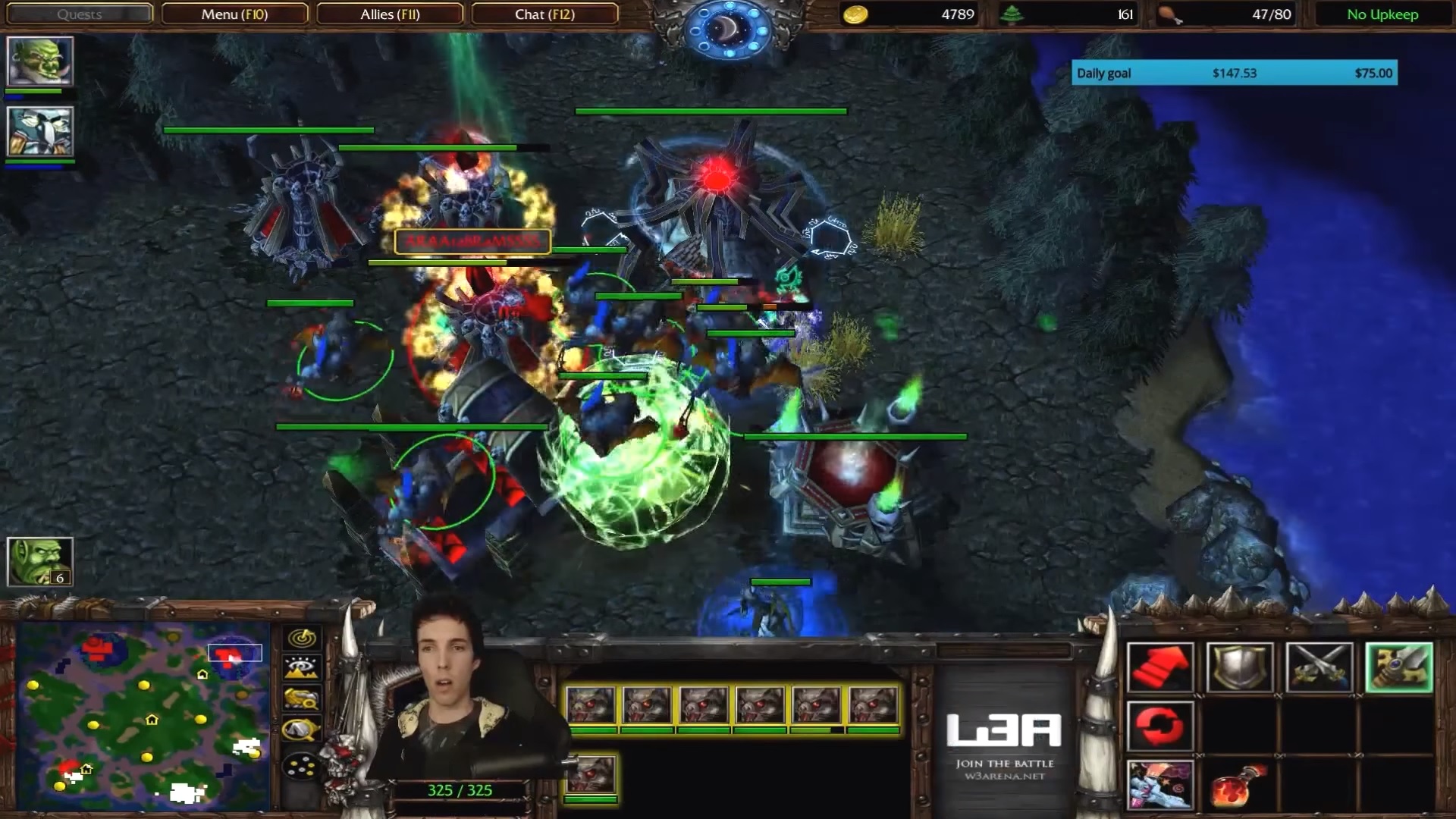Image resolution: width=1456 pixels, height=819 pixels.
Task: Select the level 6 hero icon above minimap
Action: (40, 562)
